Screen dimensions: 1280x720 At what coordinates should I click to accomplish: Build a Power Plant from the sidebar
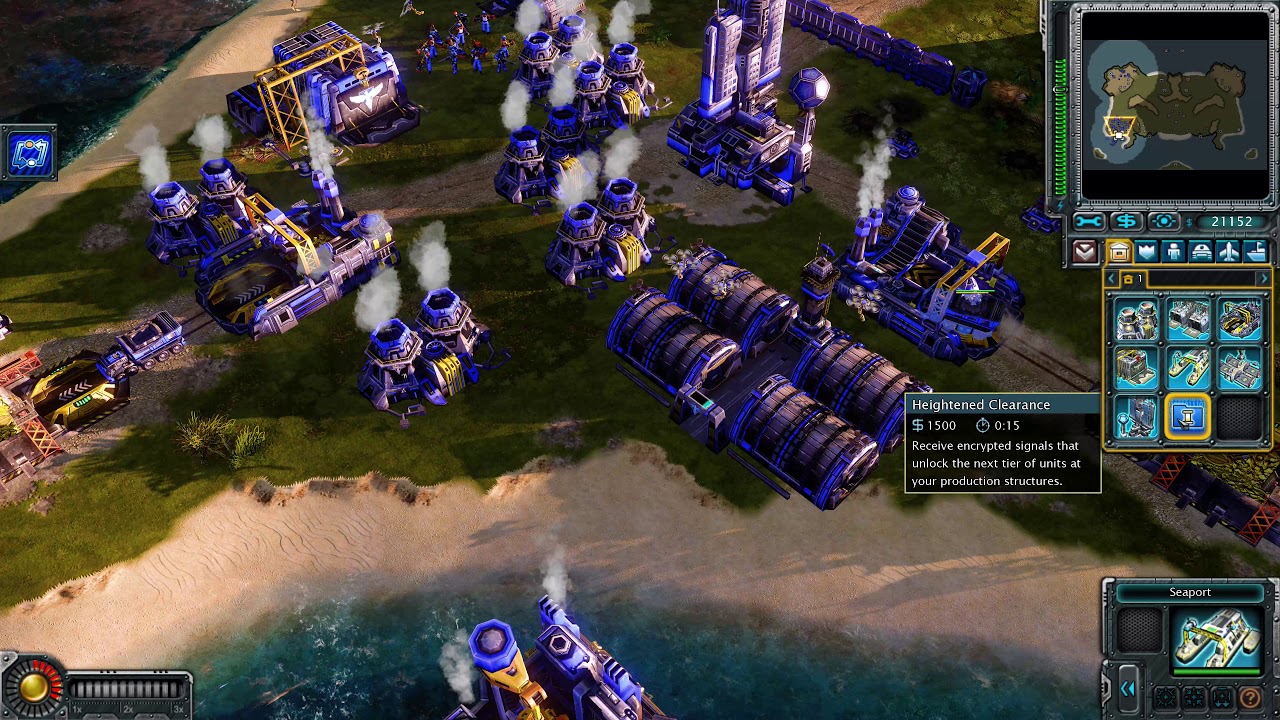1136,320
